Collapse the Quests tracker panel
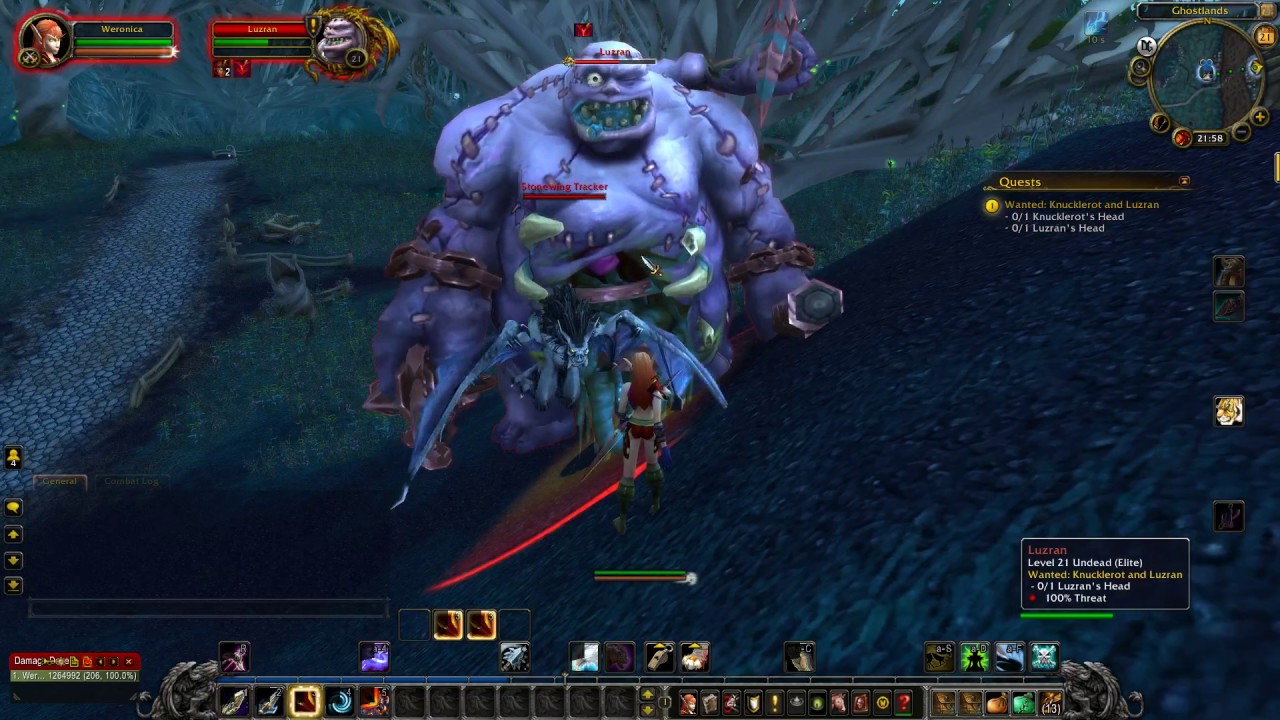 (1184, 181)
